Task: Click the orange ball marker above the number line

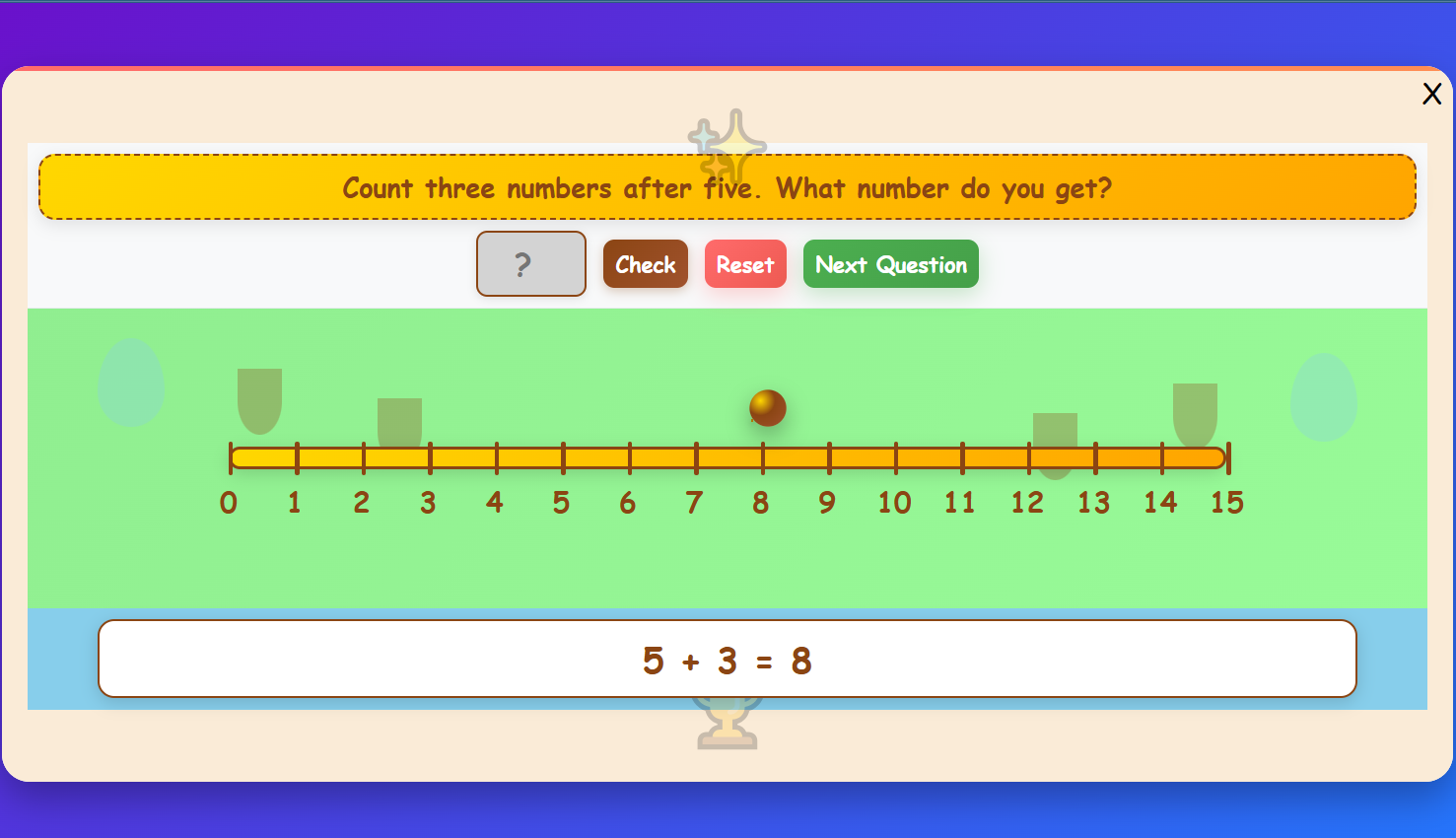Action: [767, 407]
